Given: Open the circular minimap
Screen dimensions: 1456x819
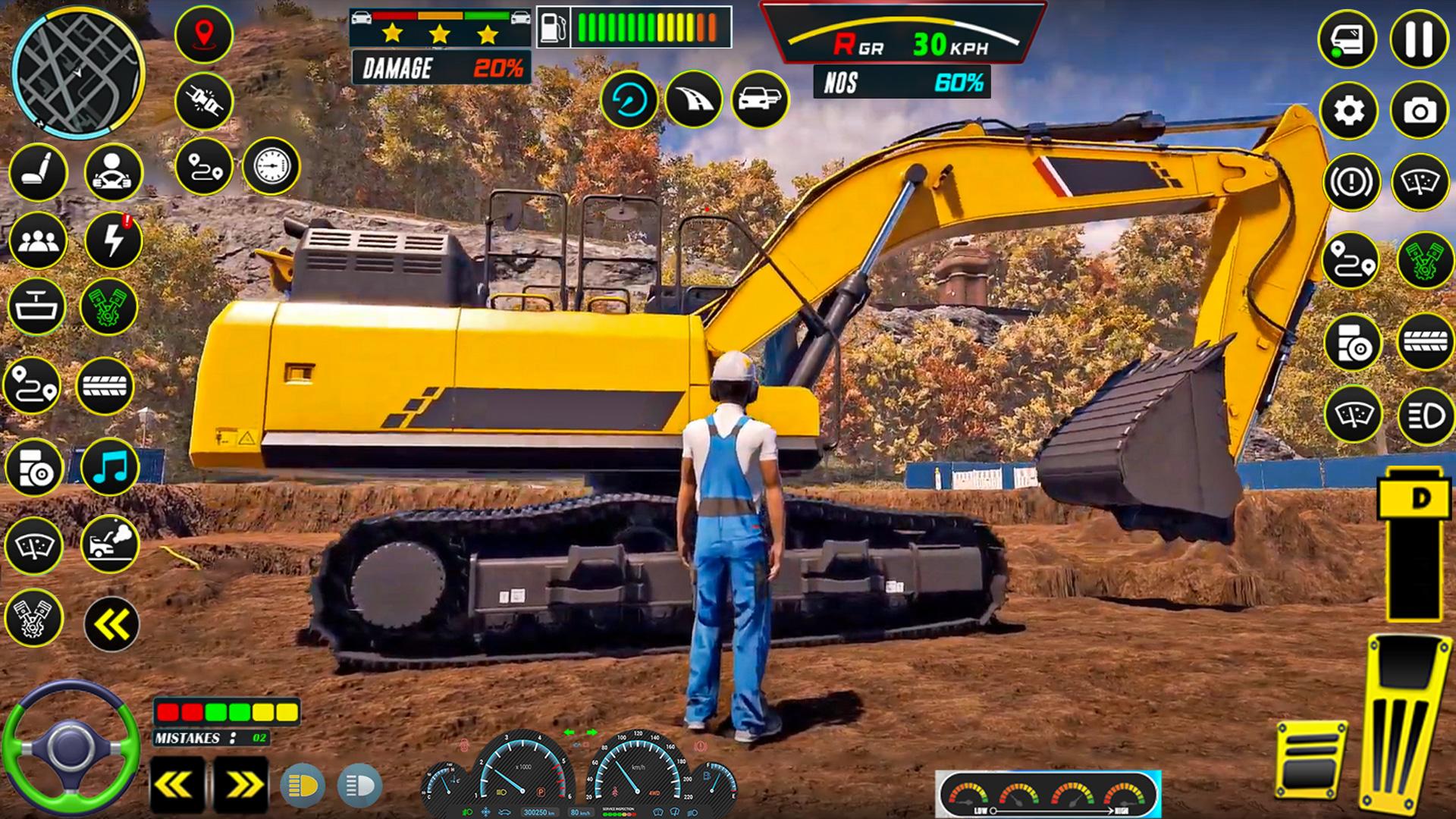Looking at the screenshot, I should tap(78, 70).
